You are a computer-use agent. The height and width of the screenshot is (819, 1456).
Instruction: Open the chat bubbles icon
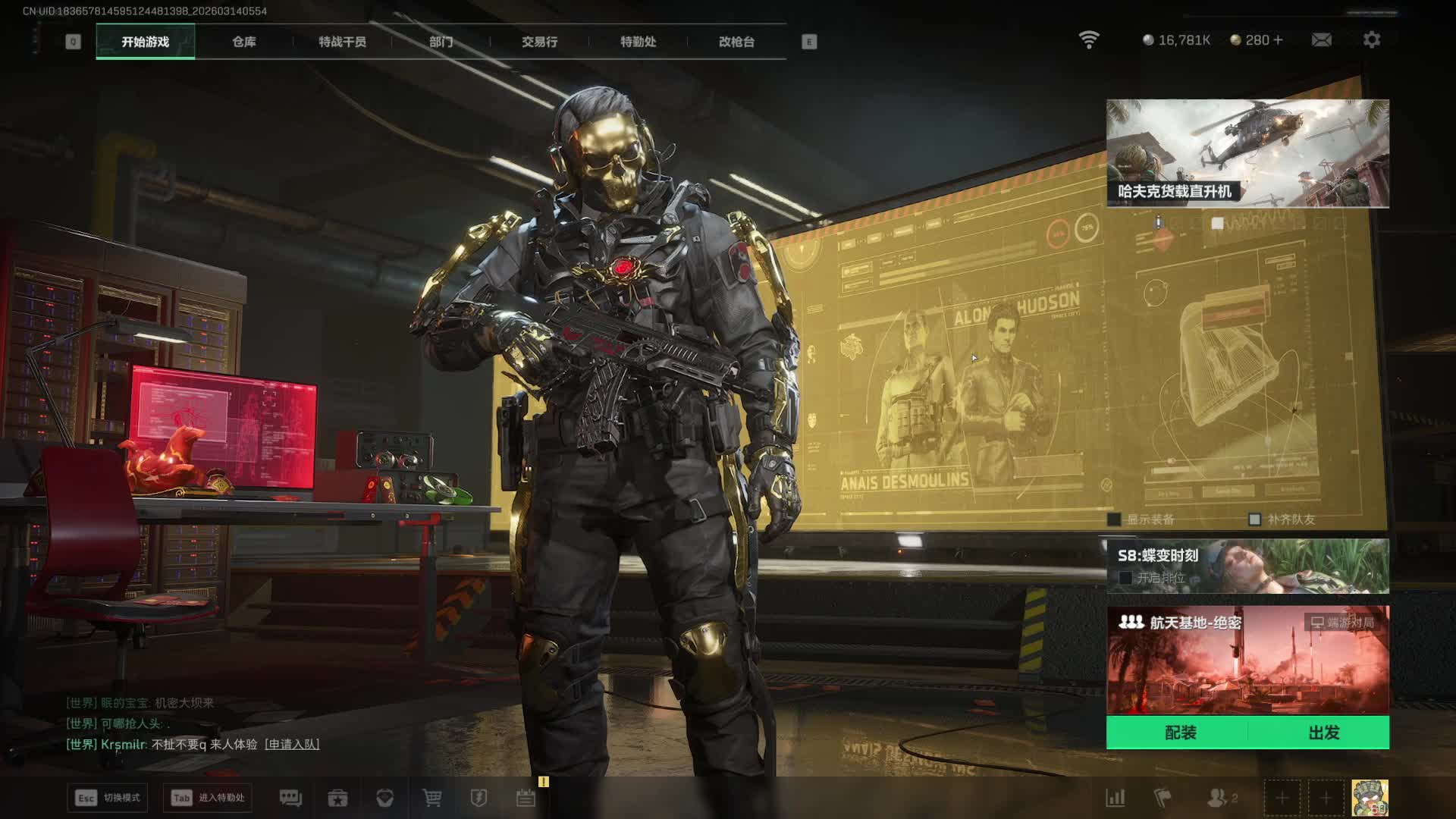click(290, 798)
